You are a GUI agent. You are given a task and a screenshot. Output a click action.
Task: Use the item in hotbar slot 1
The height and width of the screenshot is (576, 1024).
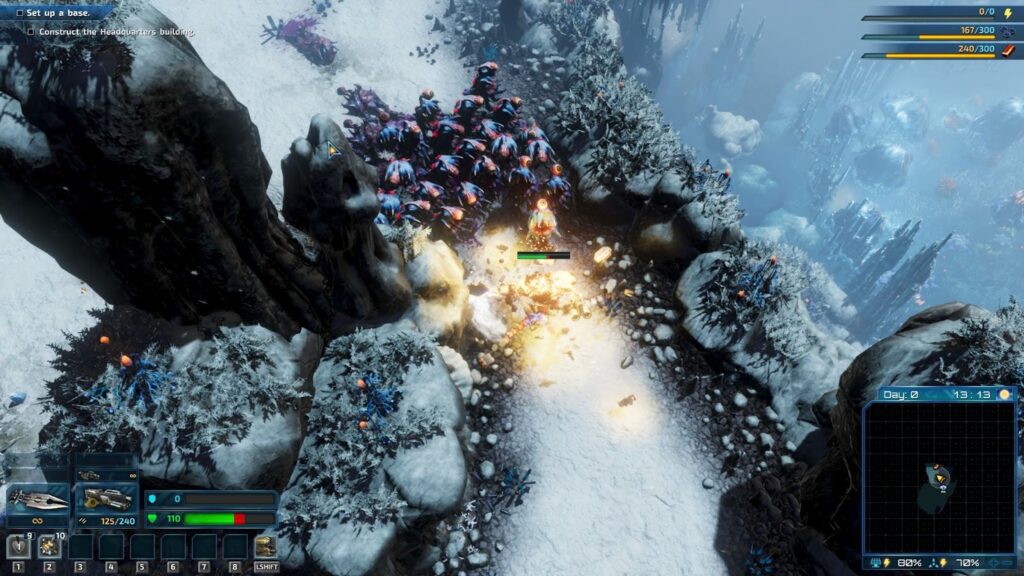click(x=18, y=546)
